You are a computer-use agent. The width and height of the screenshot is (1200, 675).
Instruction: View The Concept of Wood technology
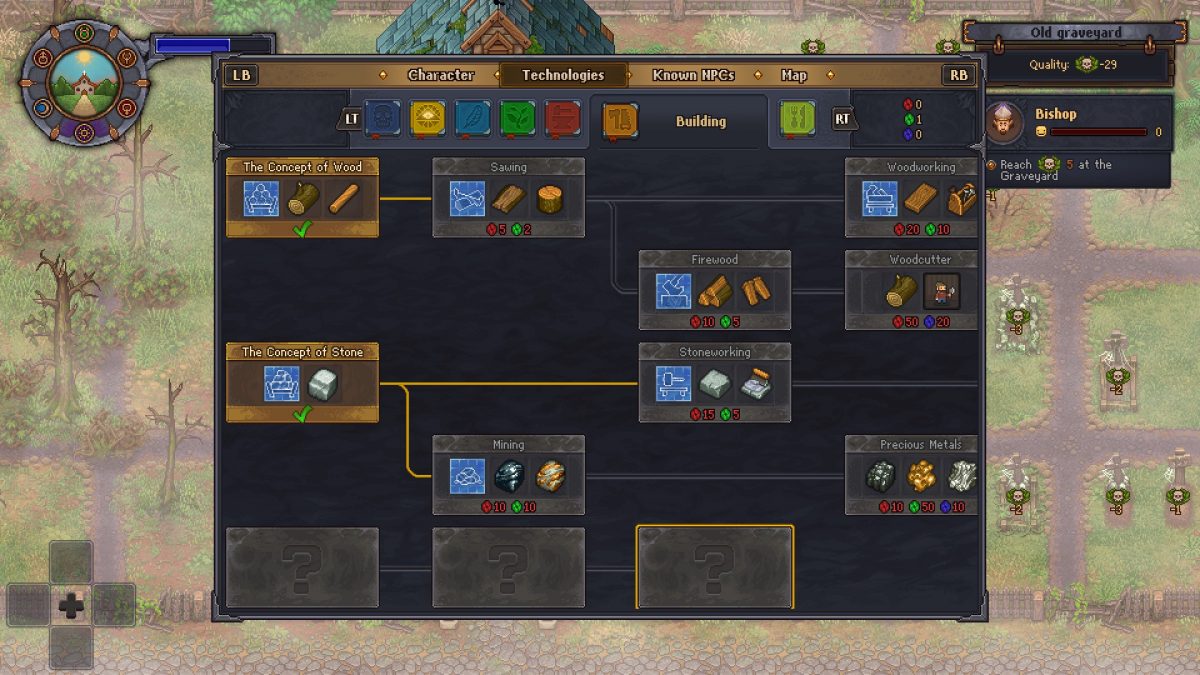pyautogui.click(x=302, y=197)
